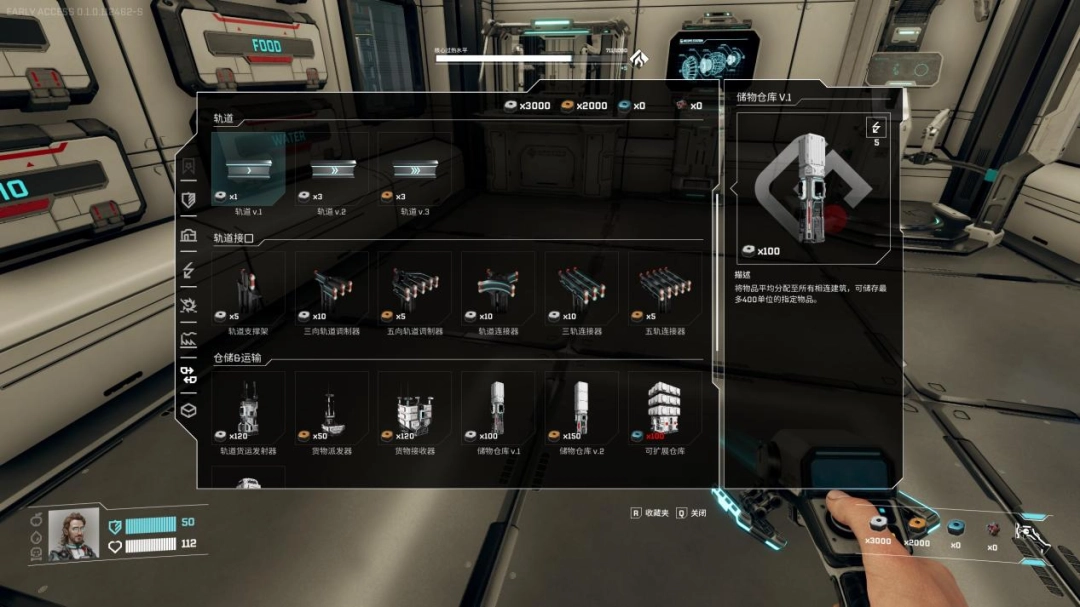
Task: Choose the 货物派发器 item
Action: click(x=331, y=410)
